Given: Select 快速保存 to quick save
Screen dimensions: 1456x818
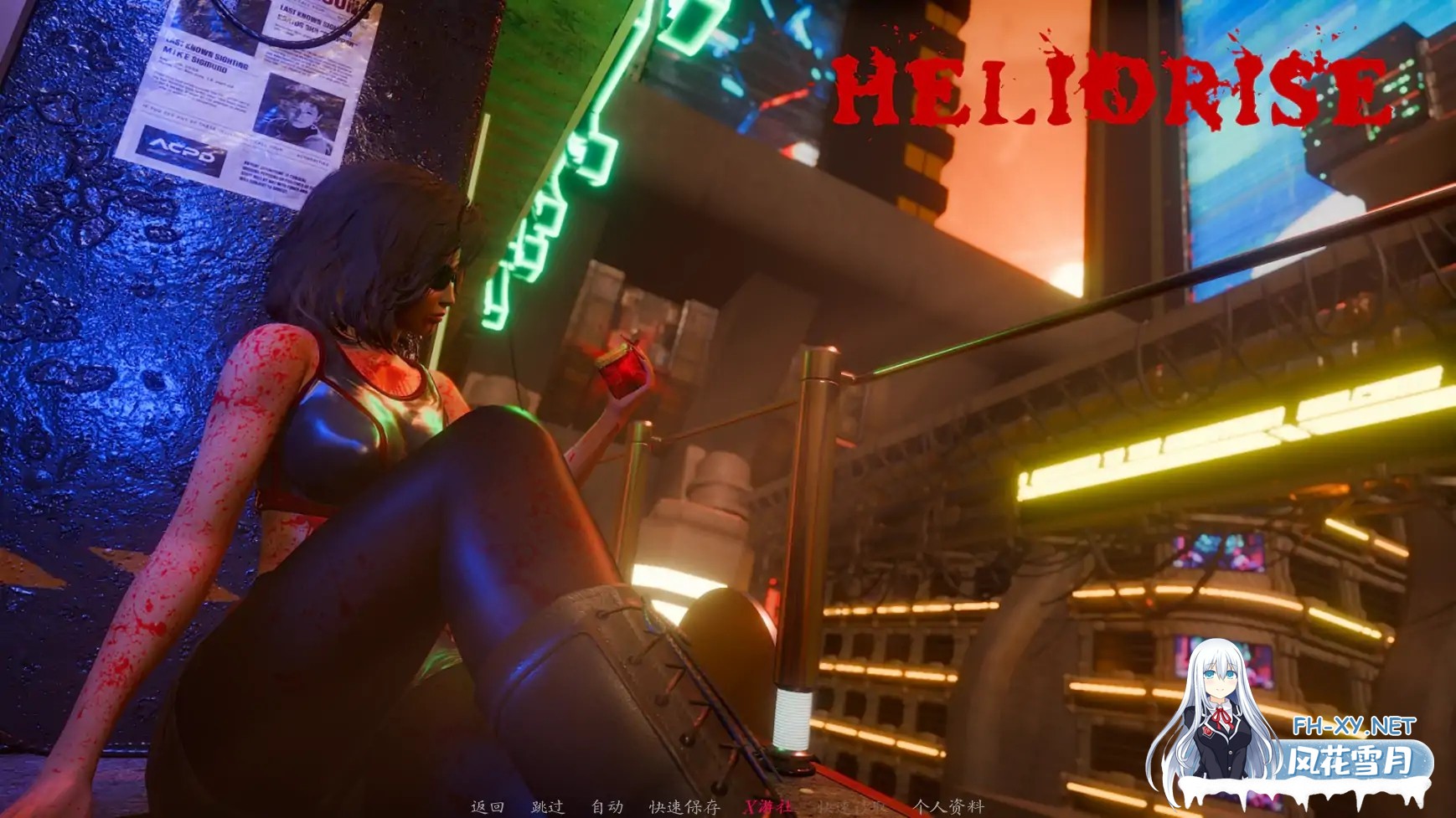Looking at the screenshot, I should [684, 807].
